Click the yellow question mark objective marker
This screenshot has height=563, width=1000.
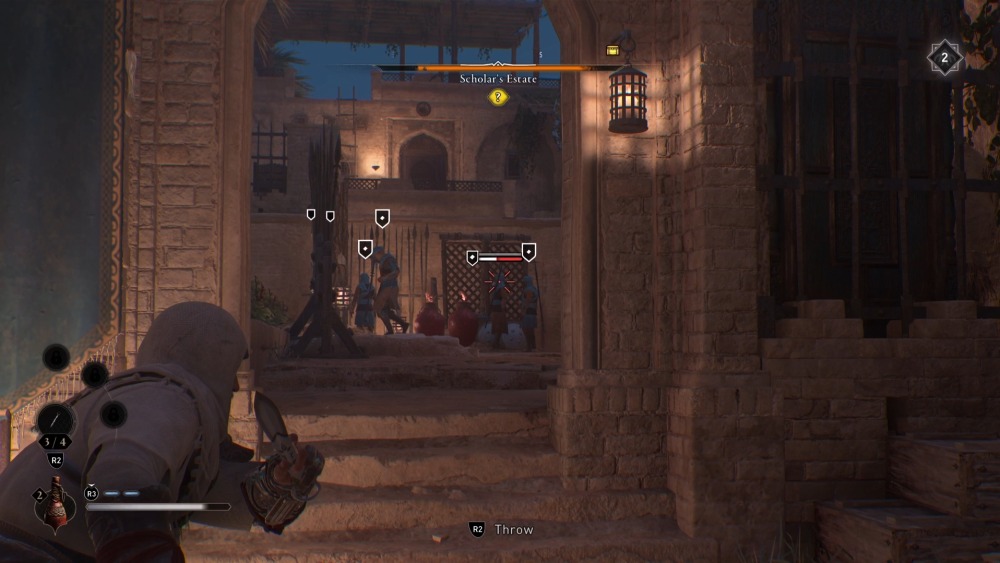coord(498,97)
